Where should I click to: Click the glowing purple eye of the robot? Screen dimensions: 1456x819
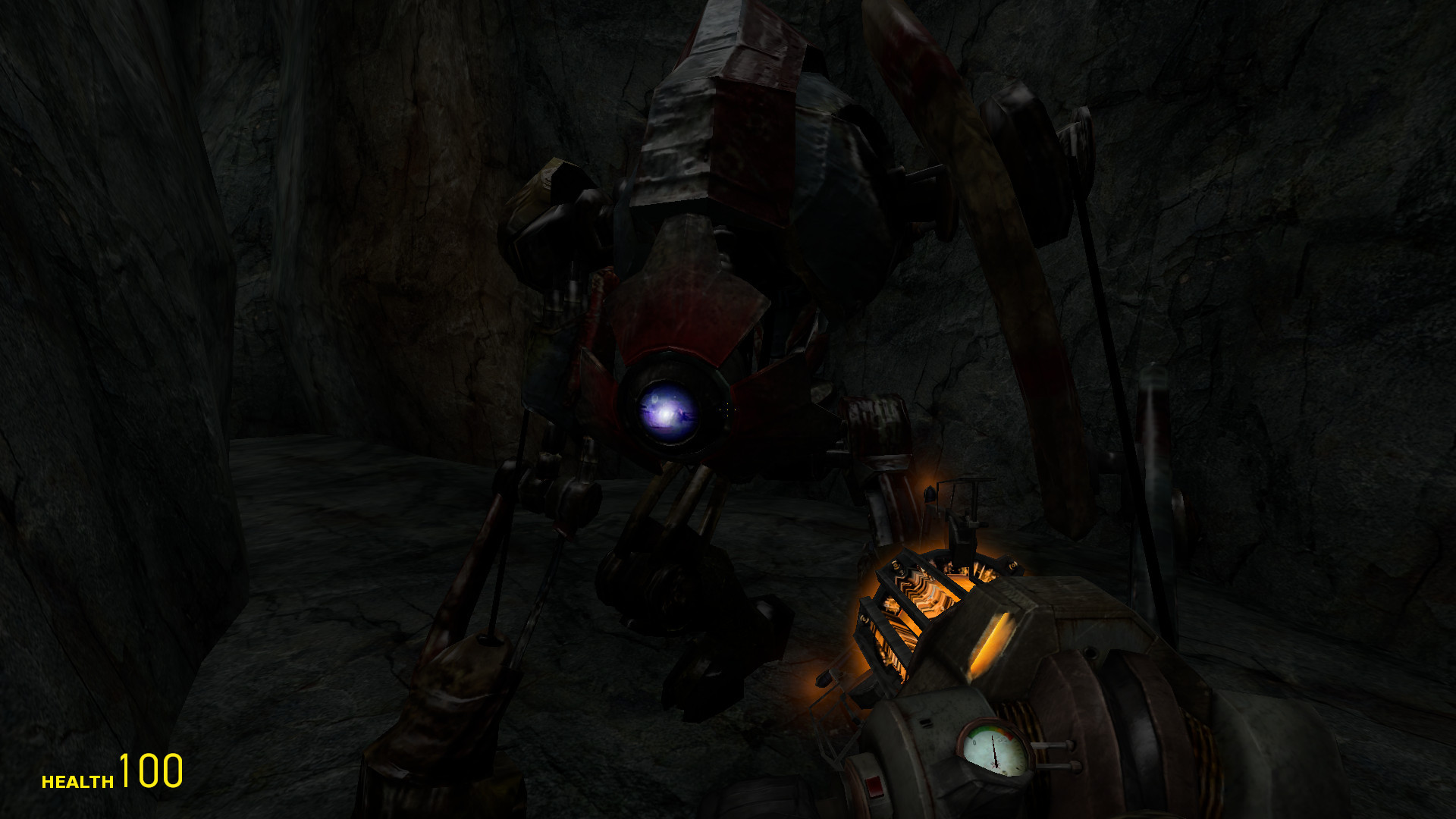(x=667, y=413)
